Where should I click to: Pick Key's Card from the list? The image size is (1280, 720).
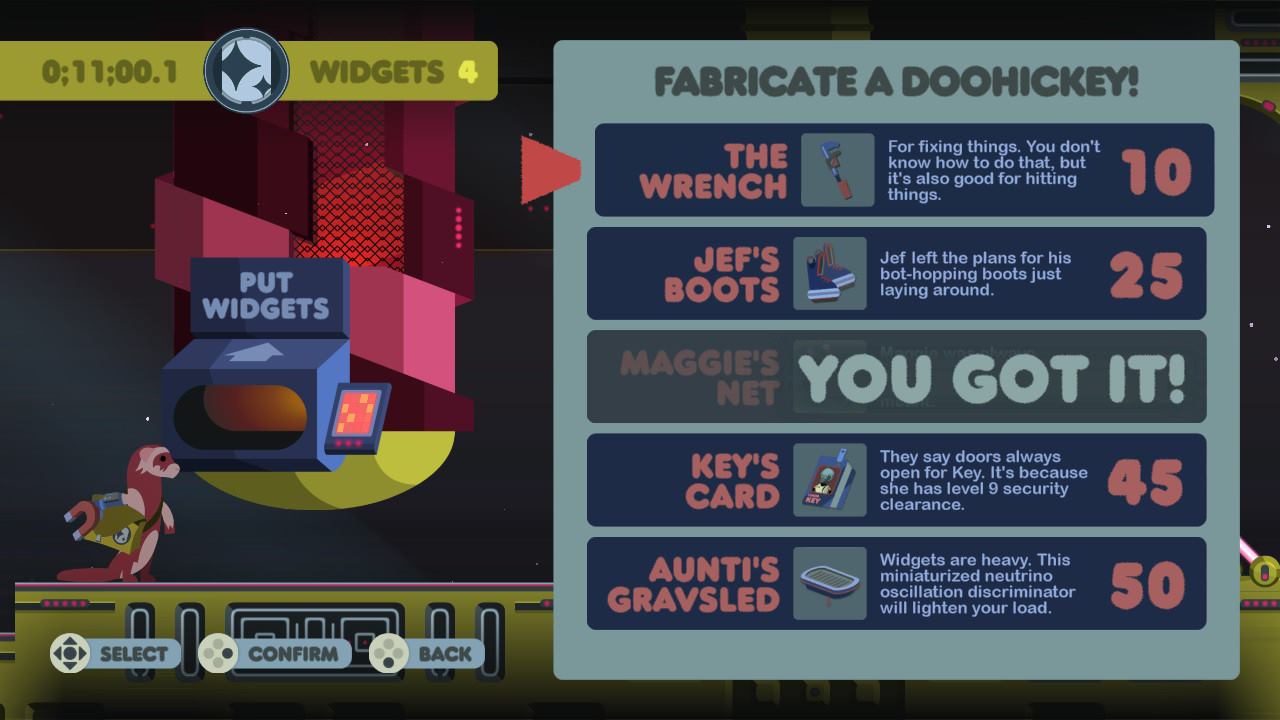pos(896,480)
